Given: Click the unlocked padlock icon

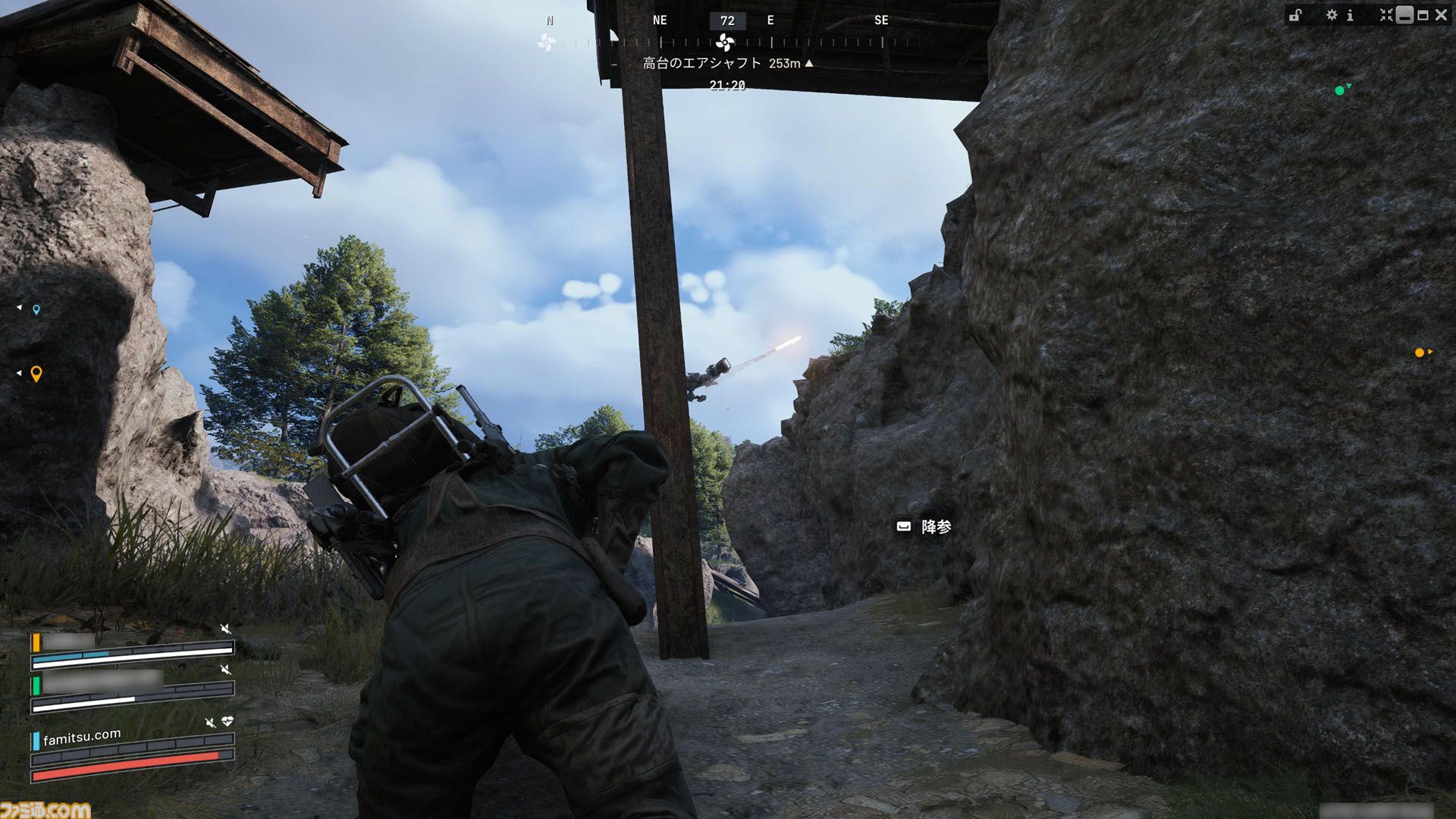Looking at the screenshot, I should pos(1295,15).
